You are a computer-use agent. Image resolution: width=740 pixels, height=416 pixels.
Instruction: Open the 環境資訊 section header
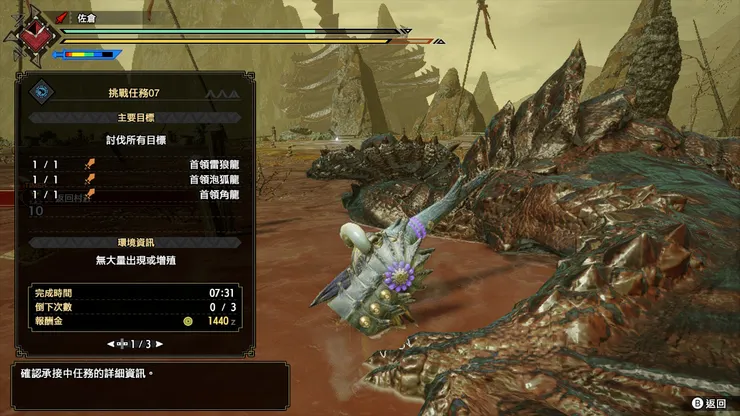click(134, 242)
